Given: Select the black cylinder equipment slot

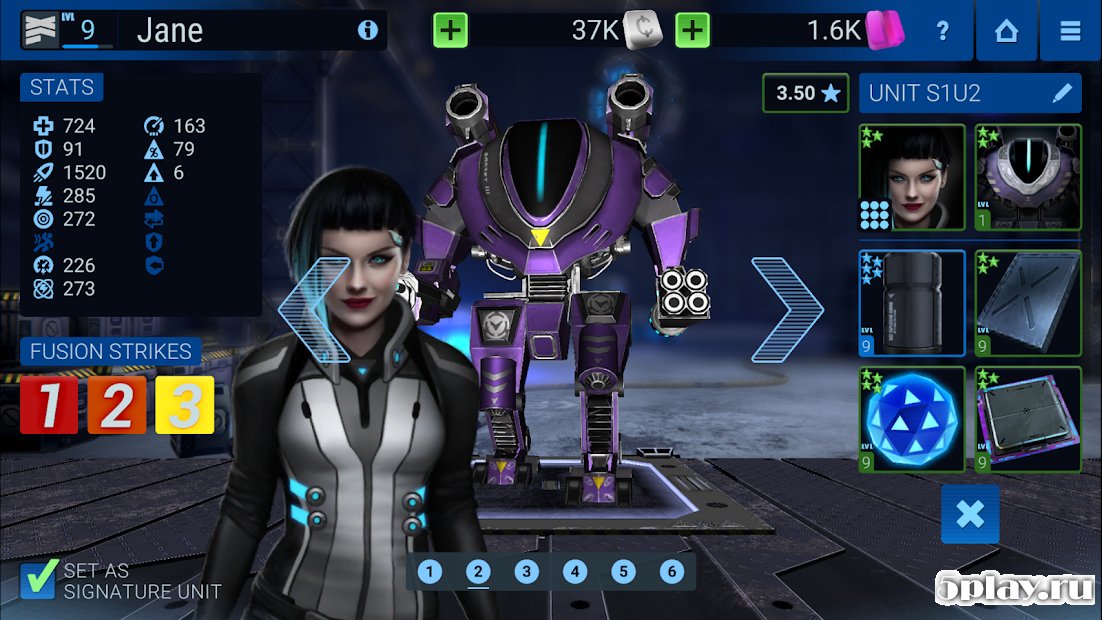Looking at the screenshot, I should (x=912, y=303).
